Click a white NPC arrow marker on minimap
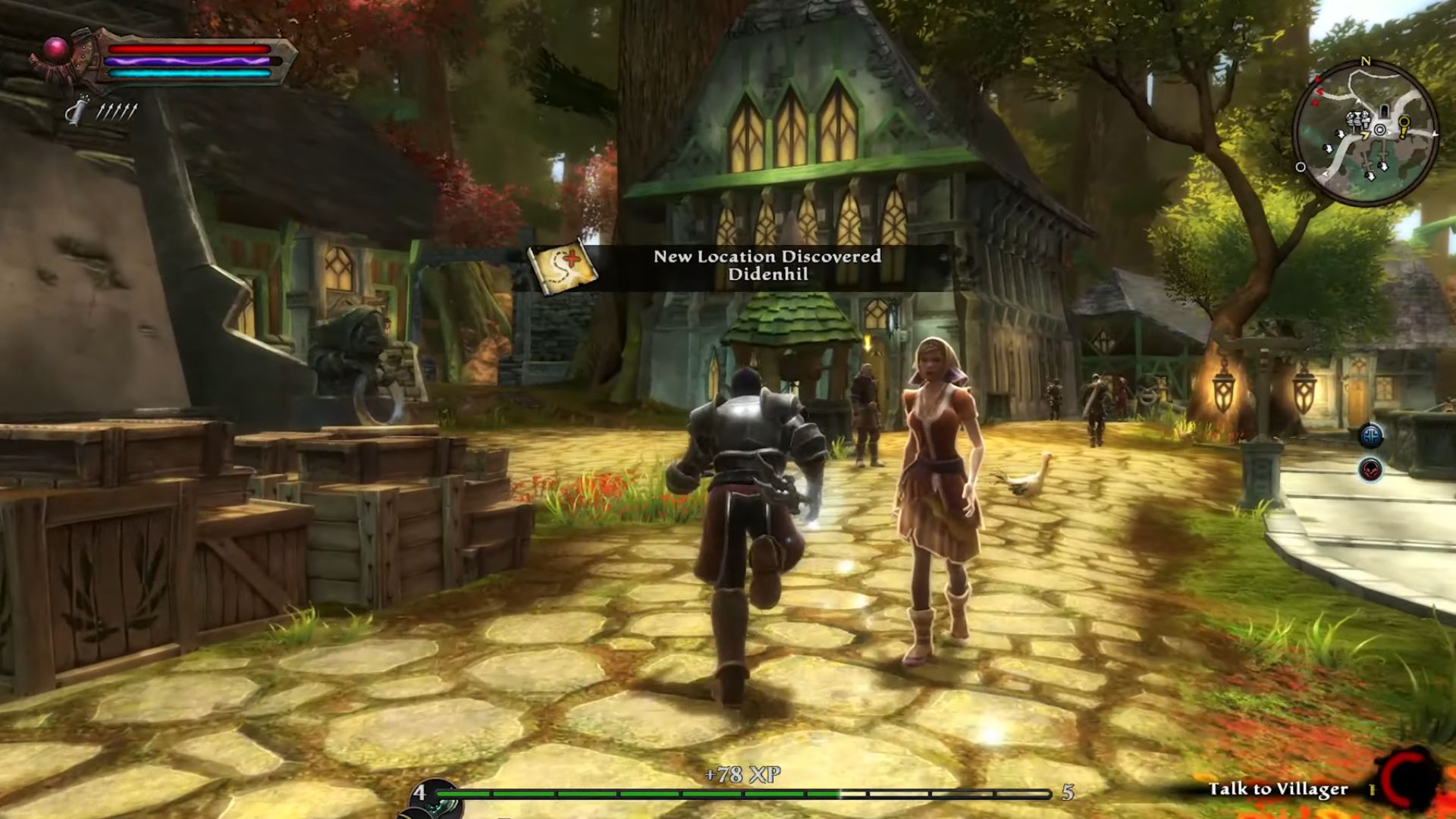 point(1341,134)
